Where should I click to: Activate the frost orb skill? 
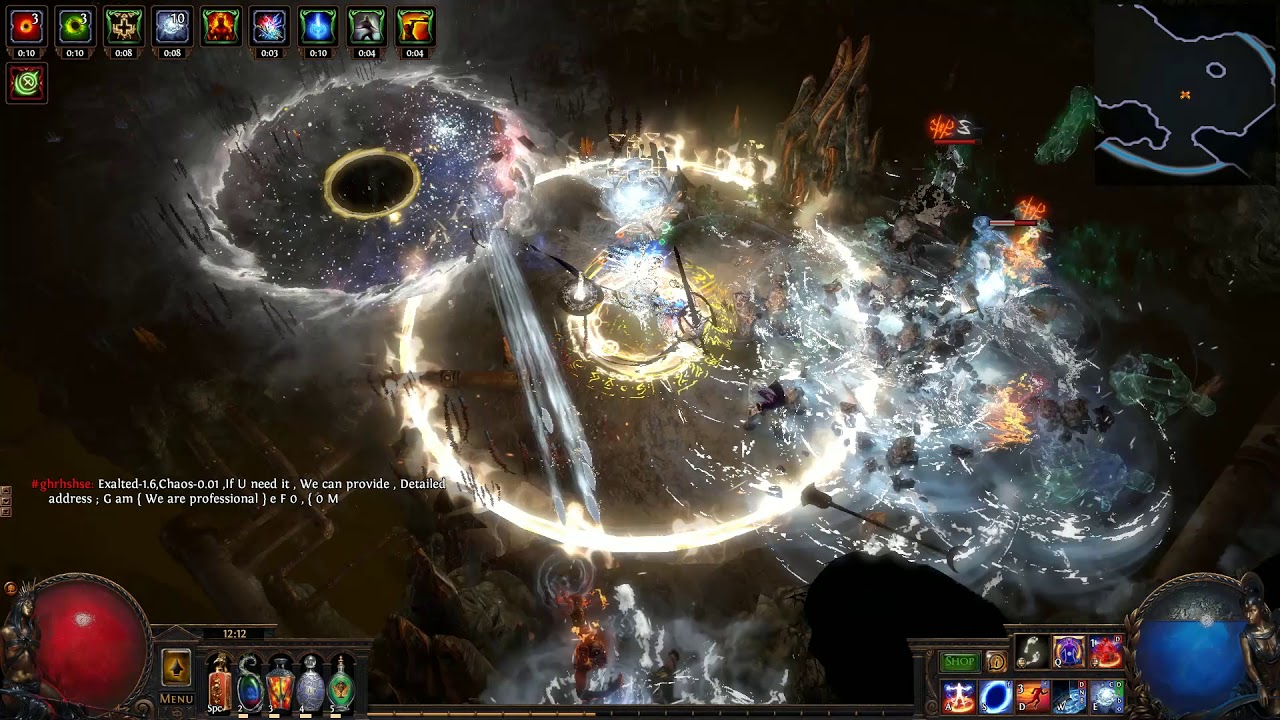click(1106, 696)
